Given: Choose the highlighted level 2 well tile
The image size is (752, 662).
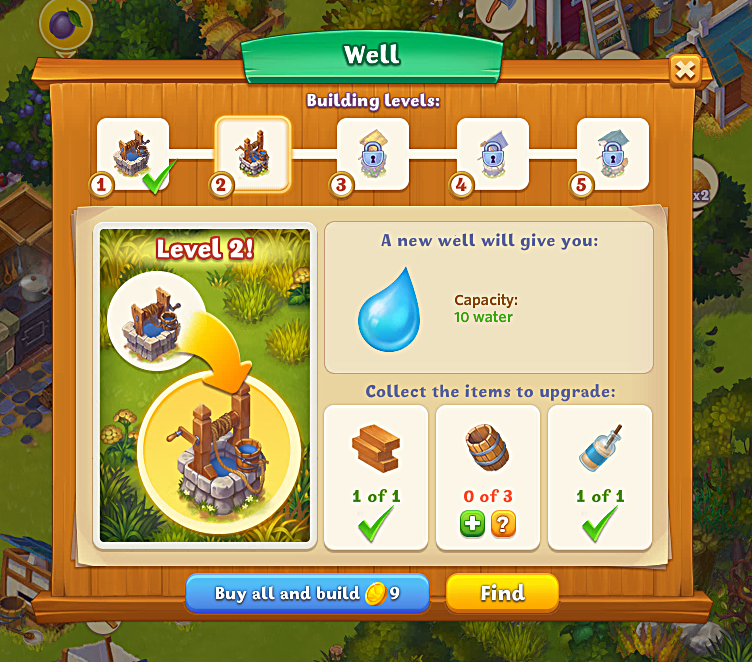Looking at the screenshot, I should 253,154.
